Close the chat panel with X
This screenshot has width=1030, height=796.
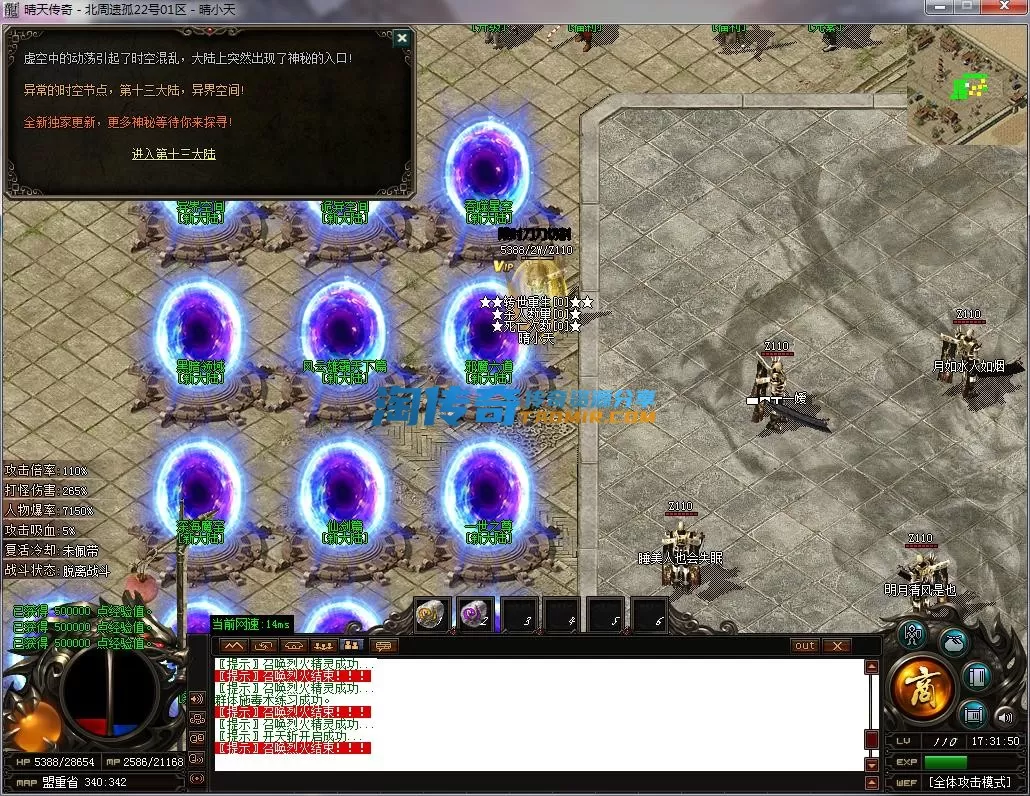pos(836,646)
